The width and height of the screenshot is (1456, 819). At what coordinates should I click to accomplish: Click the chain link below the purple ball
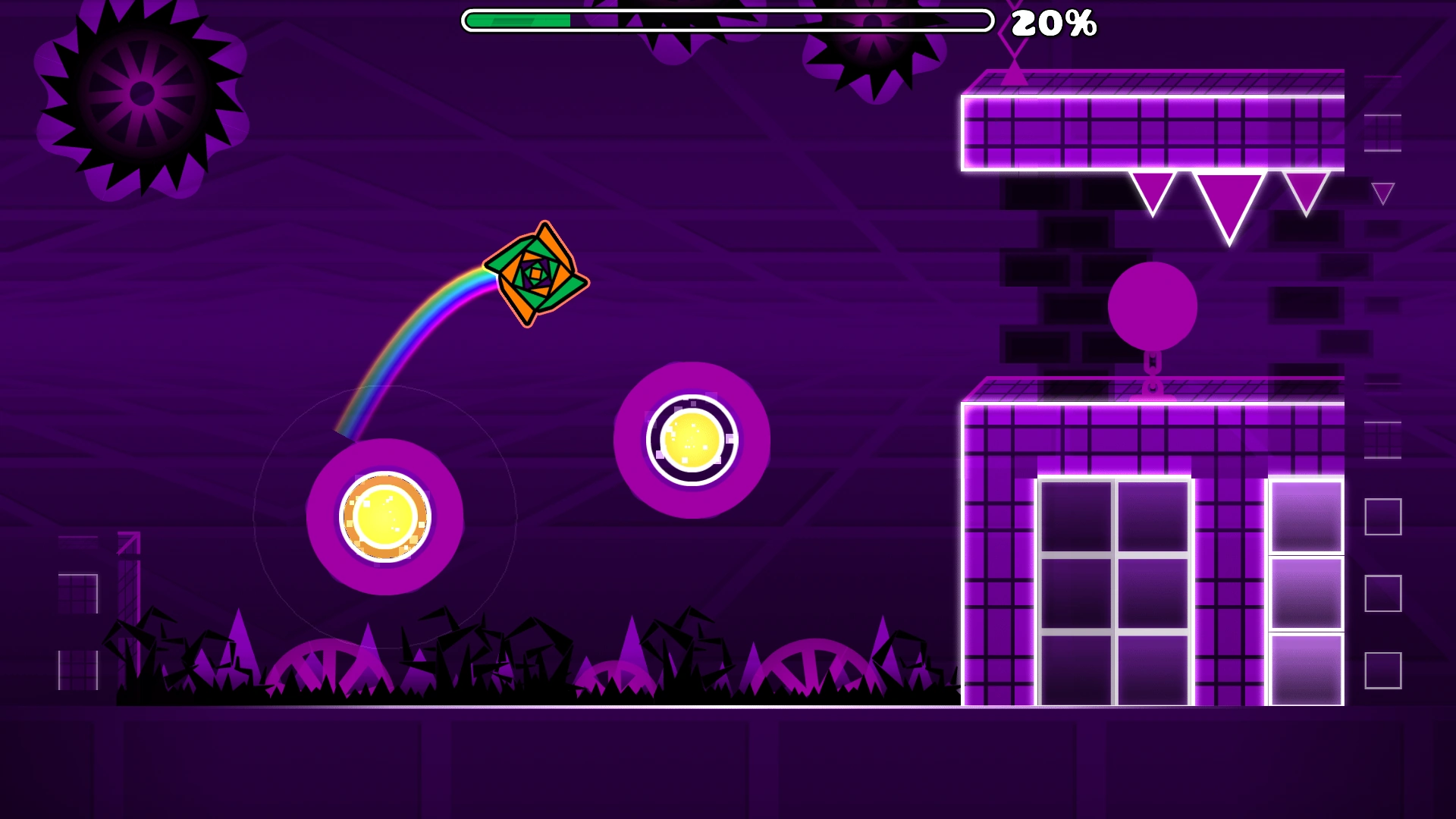click(x=1153, y=364)
